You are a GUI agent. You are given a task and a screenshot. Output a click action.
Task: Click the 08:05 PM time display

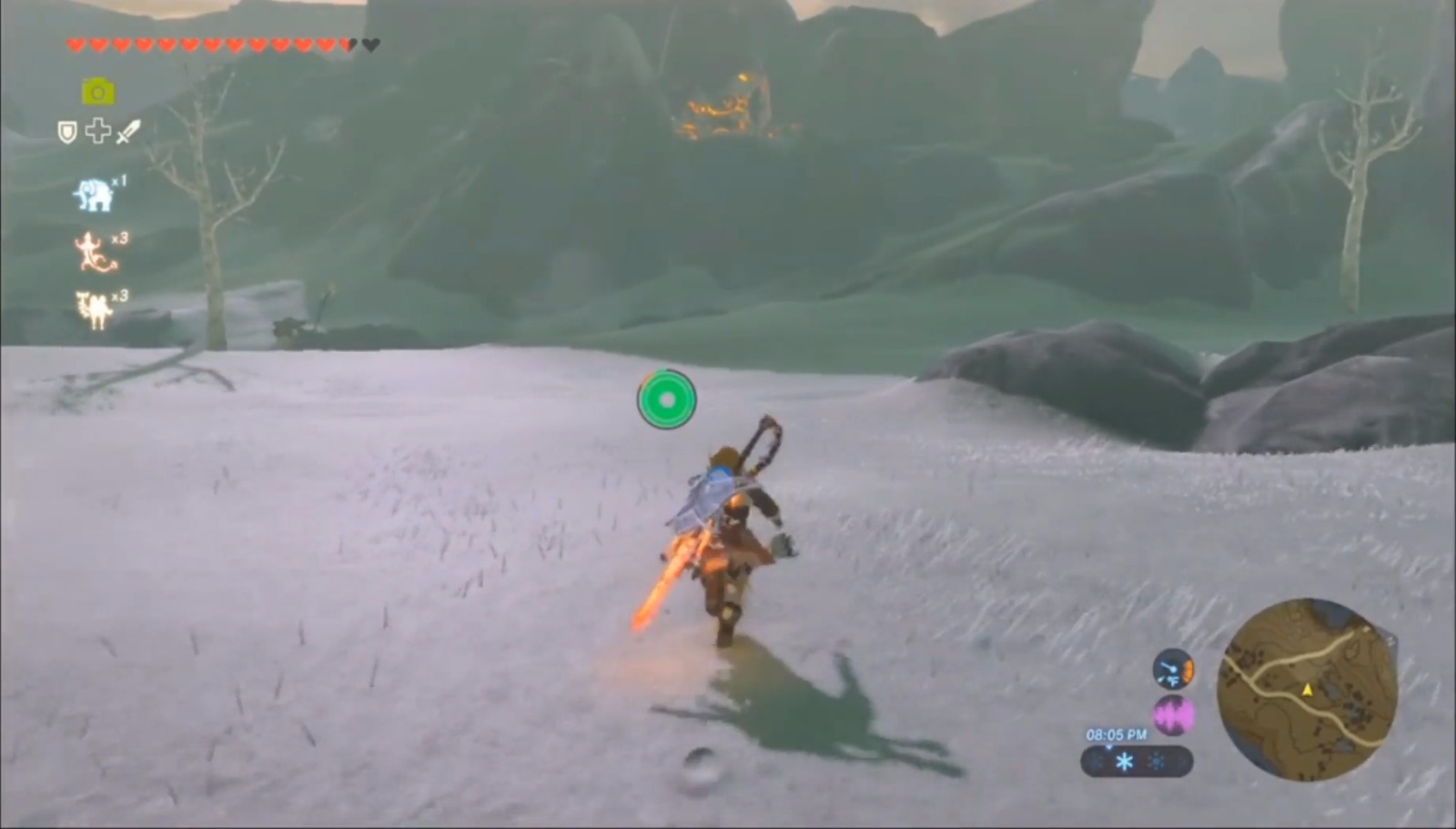(x=1116, y=734)
